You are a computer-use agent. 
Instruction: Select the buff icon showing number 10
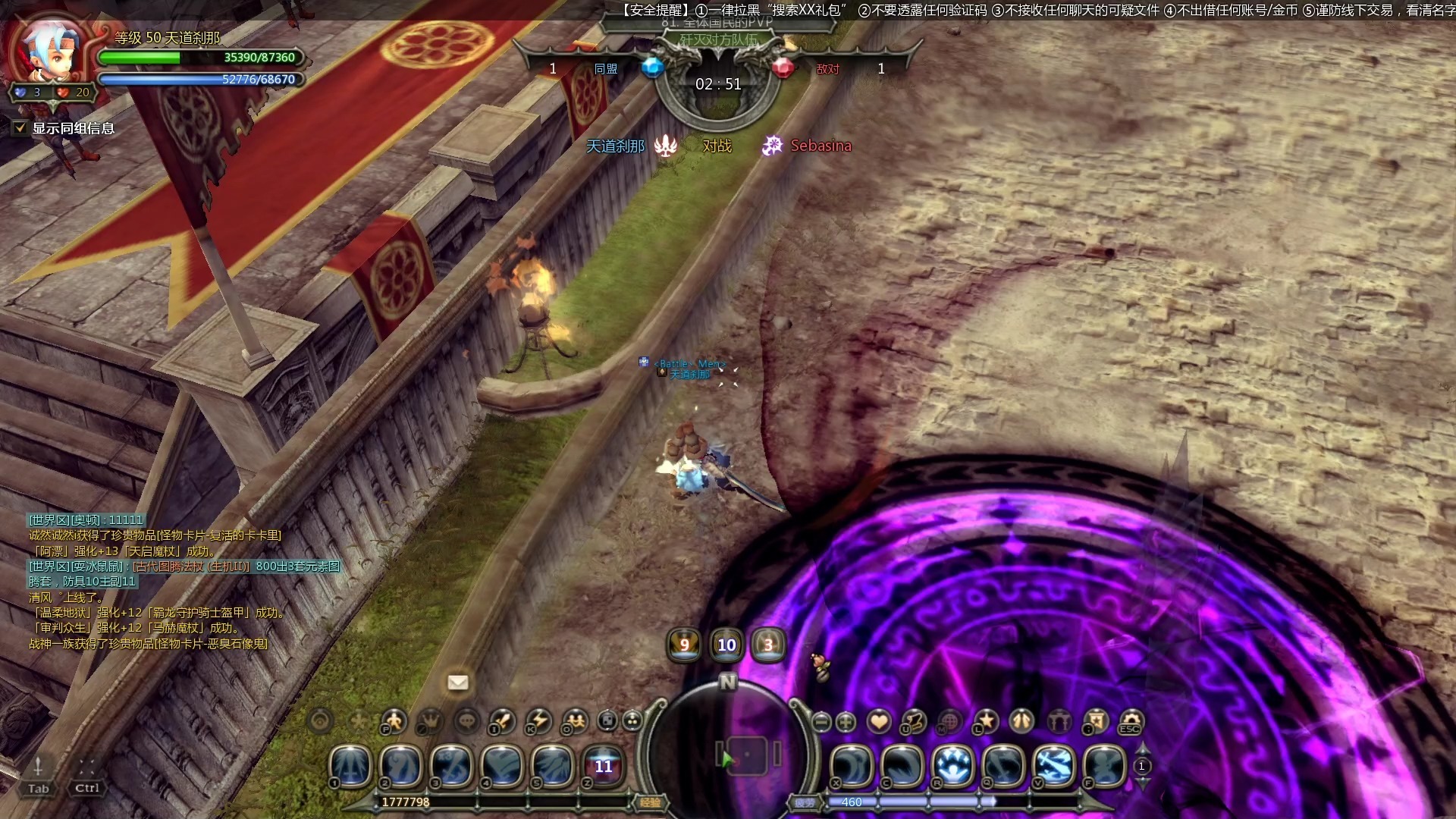(726, 645)
